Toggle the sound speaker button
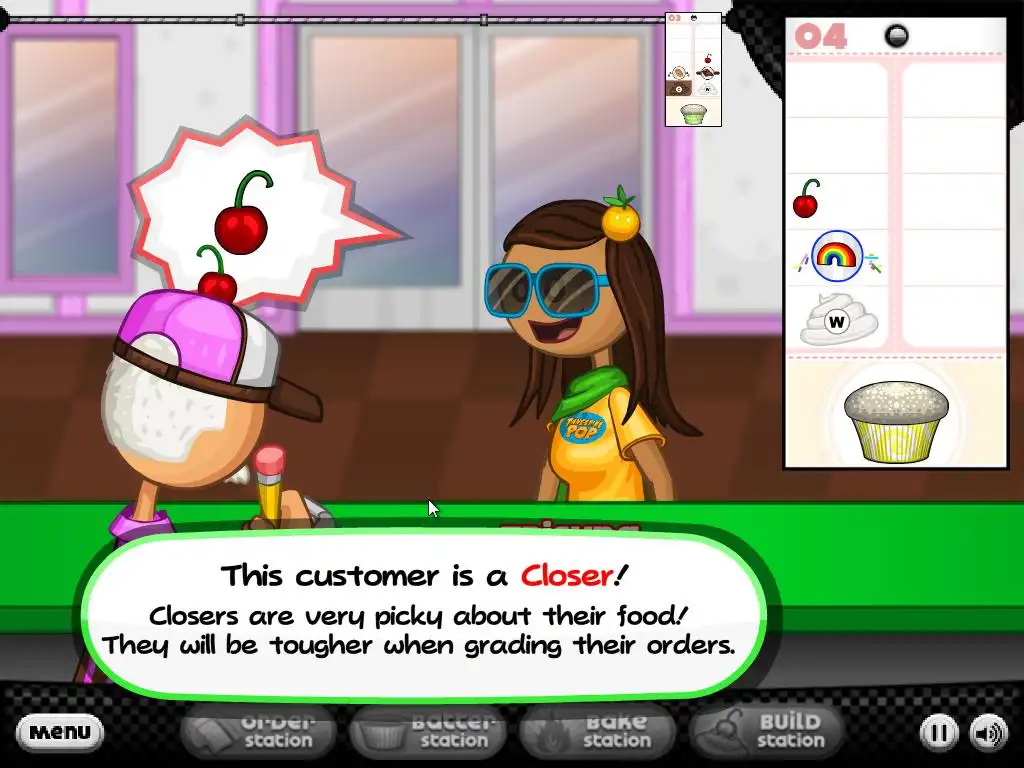The height and width of the screenshot is (768, 1024). pos(989,733)
